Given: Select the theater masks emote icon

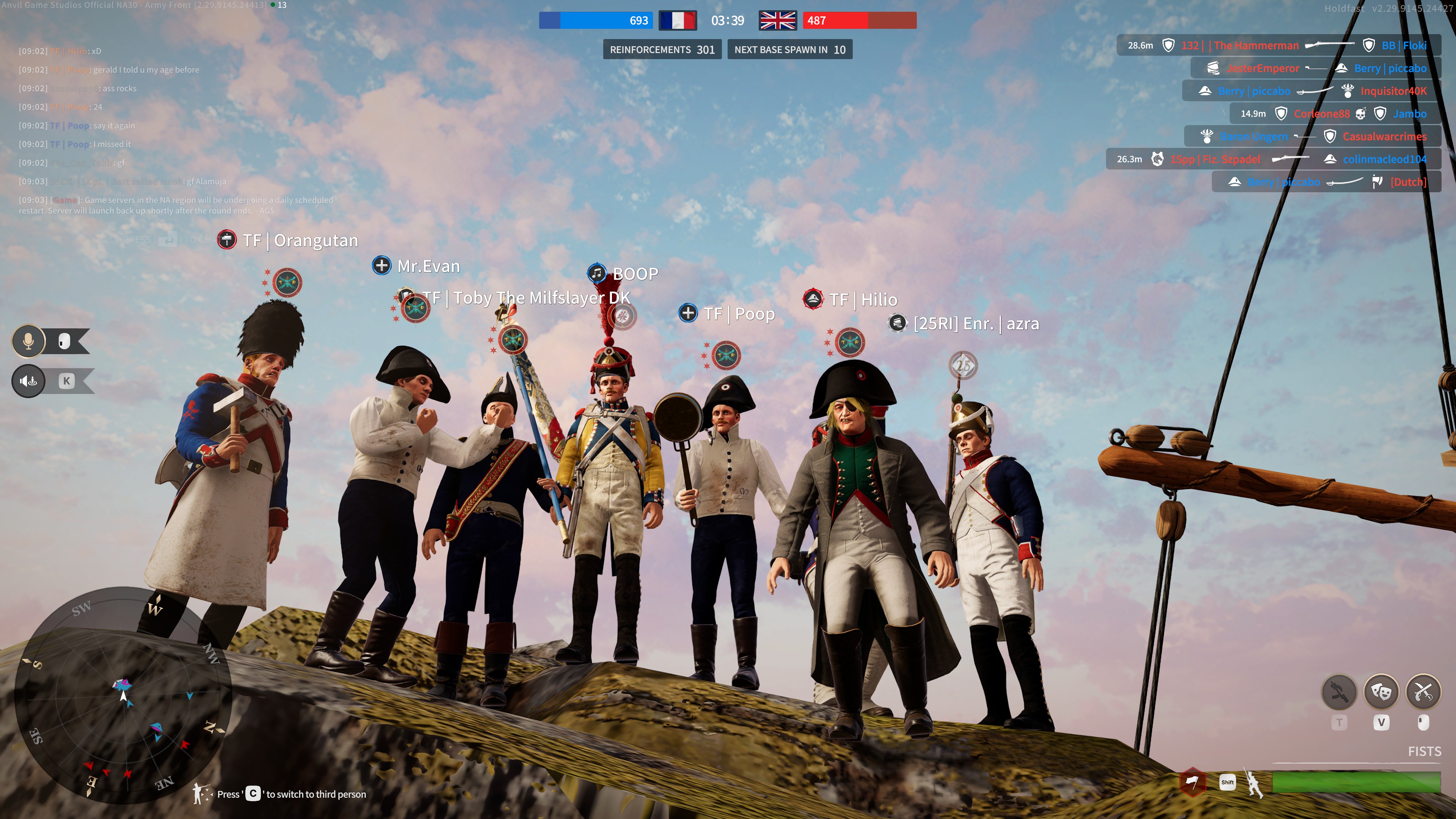Looking at the screenshot, I should click(1381, 691).
